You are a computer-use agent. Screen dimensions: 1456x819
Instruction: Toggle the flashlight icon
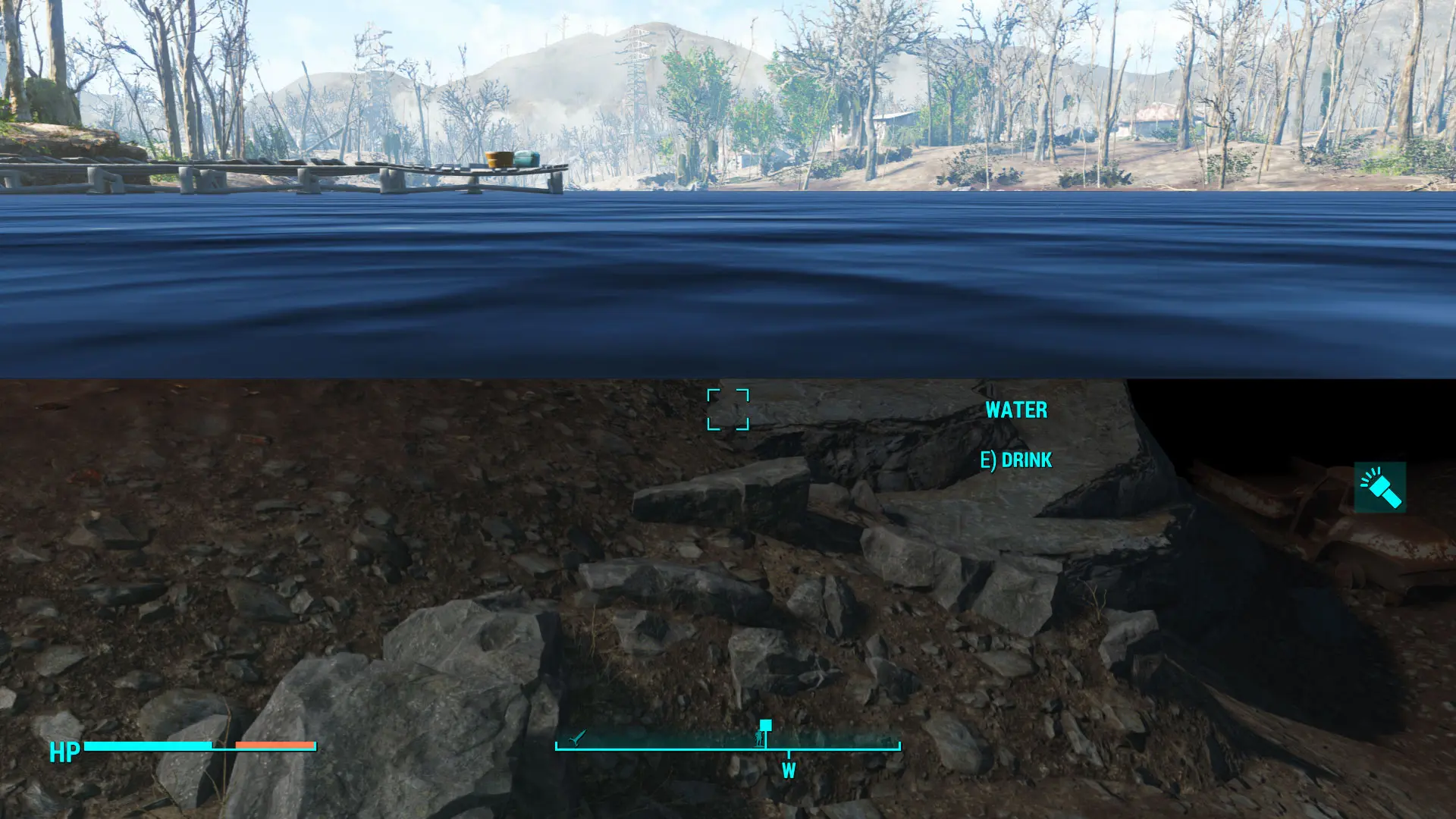pyautogui.click(x=1379, y=488)
